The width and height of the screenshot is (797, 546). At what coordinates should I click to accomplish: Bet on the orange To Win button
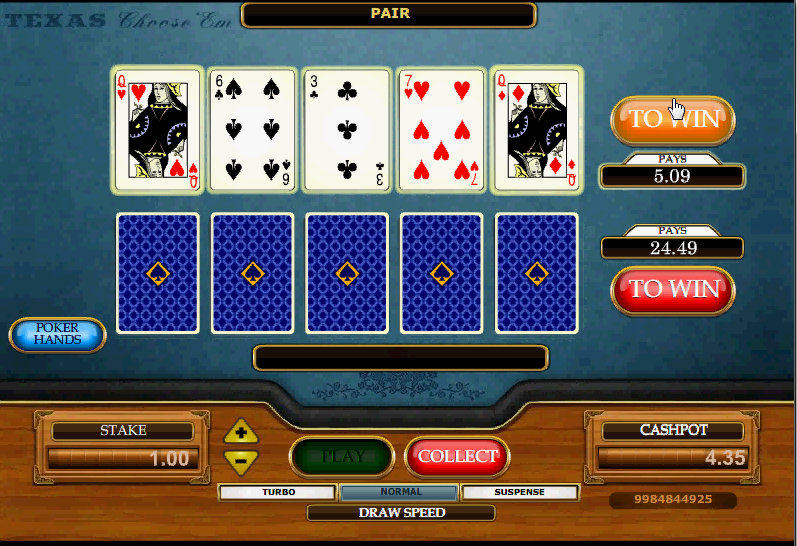click(672, 120)
